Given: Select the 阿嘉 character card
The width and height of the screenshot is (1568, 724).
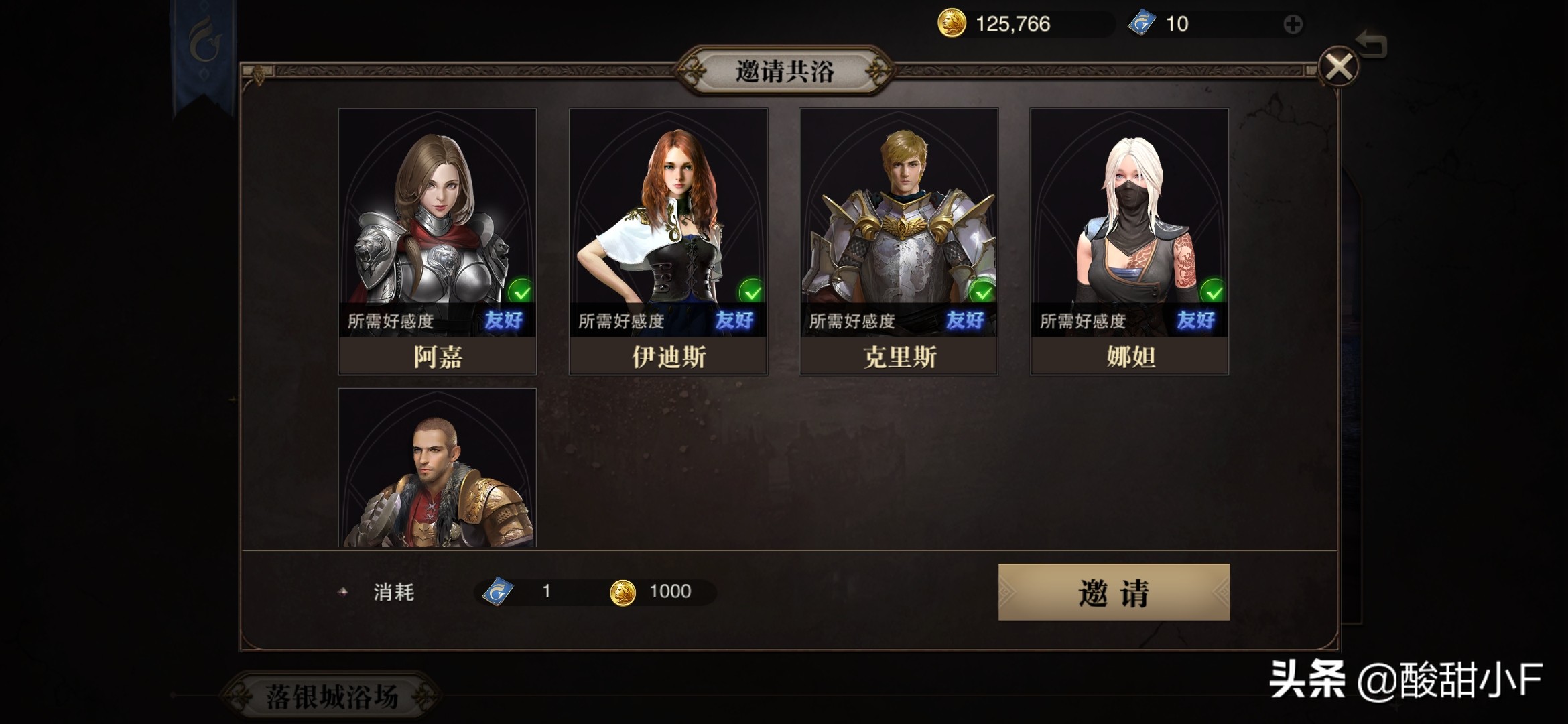Looking at the screenshot, I should (x=437, y=241).
